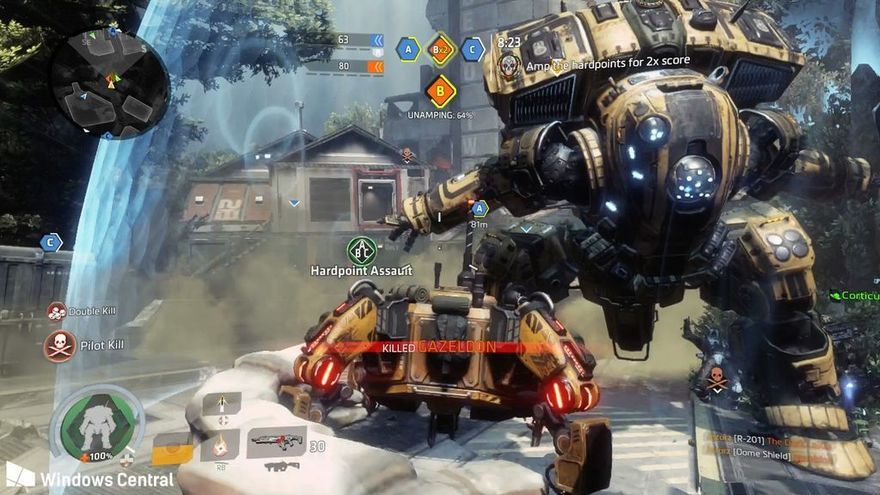Select hardpoint C hexagon in top bar
This screenshot has width=880, height=495.
pyautogui.click(x=473, y=49)
